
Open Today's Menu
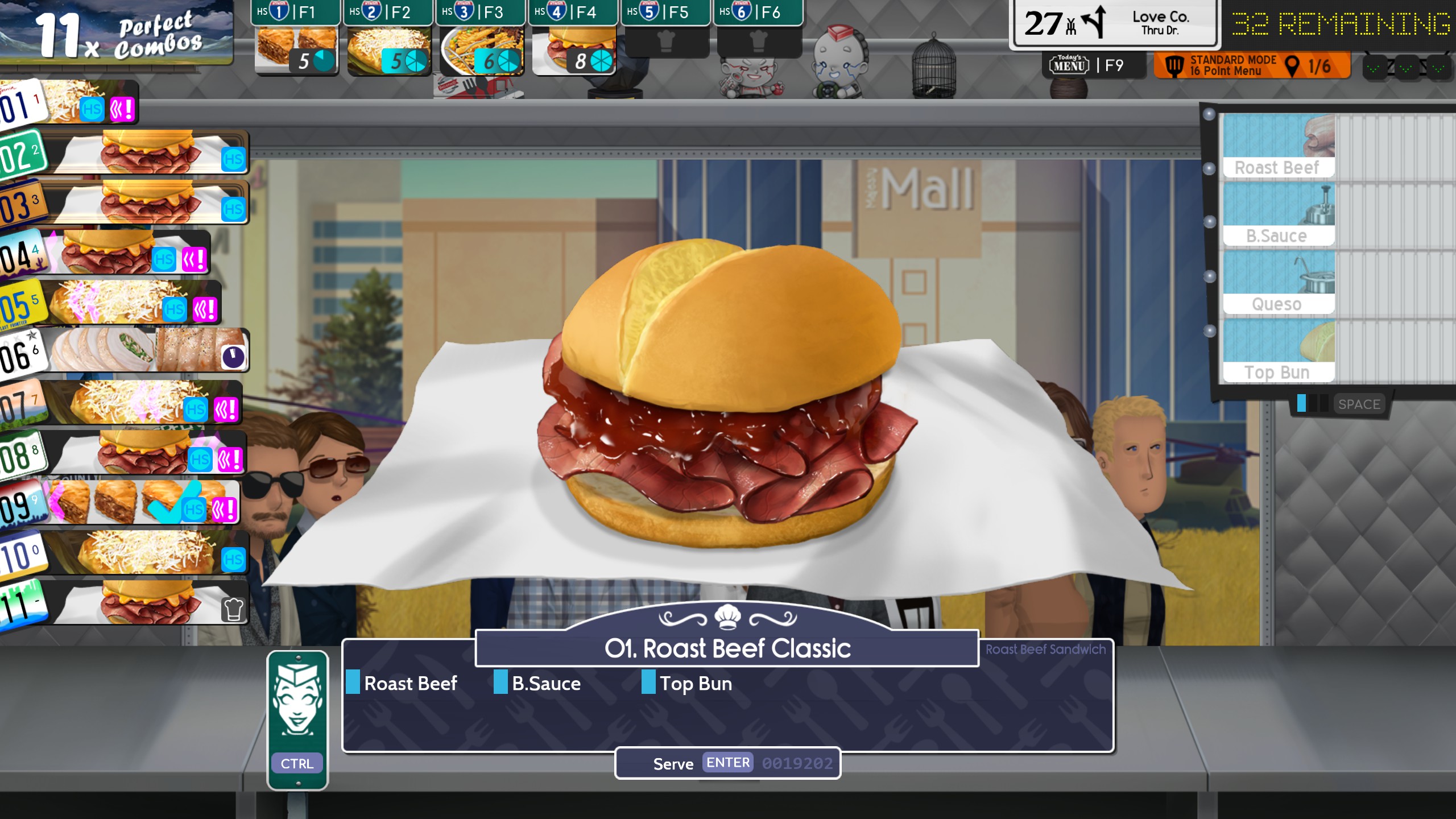[1086, 66]
